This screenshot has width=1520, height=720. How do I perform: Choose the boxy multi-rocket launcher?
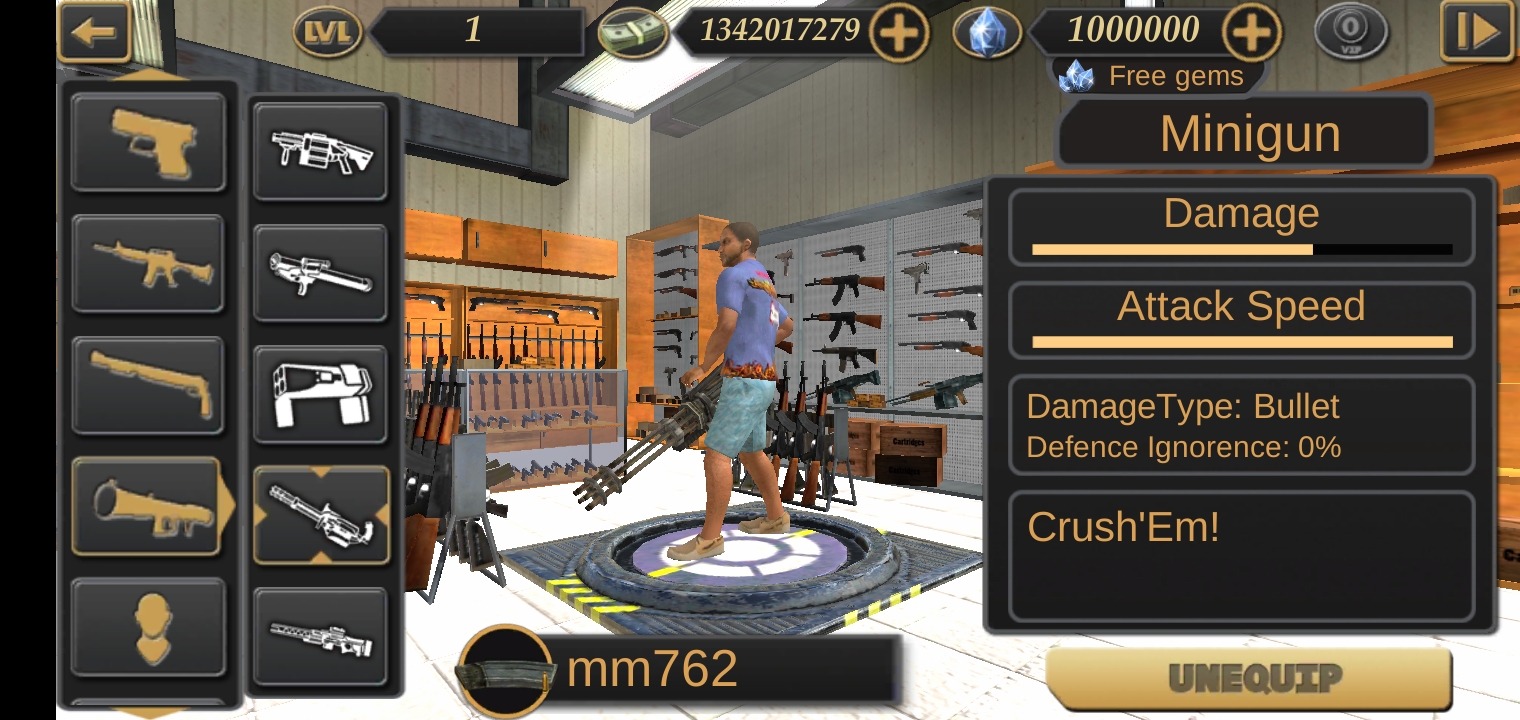point(320,394)
